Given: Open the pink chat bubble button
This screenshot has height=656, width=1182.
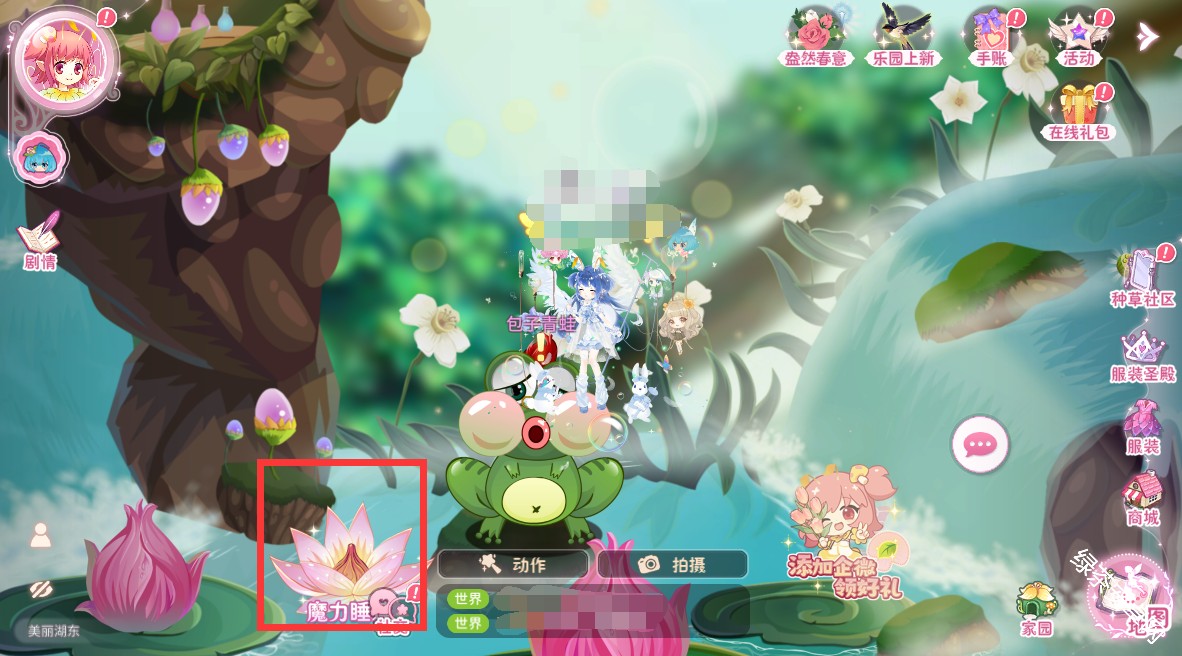Looking at the screenshot, I should click(979, 443).
